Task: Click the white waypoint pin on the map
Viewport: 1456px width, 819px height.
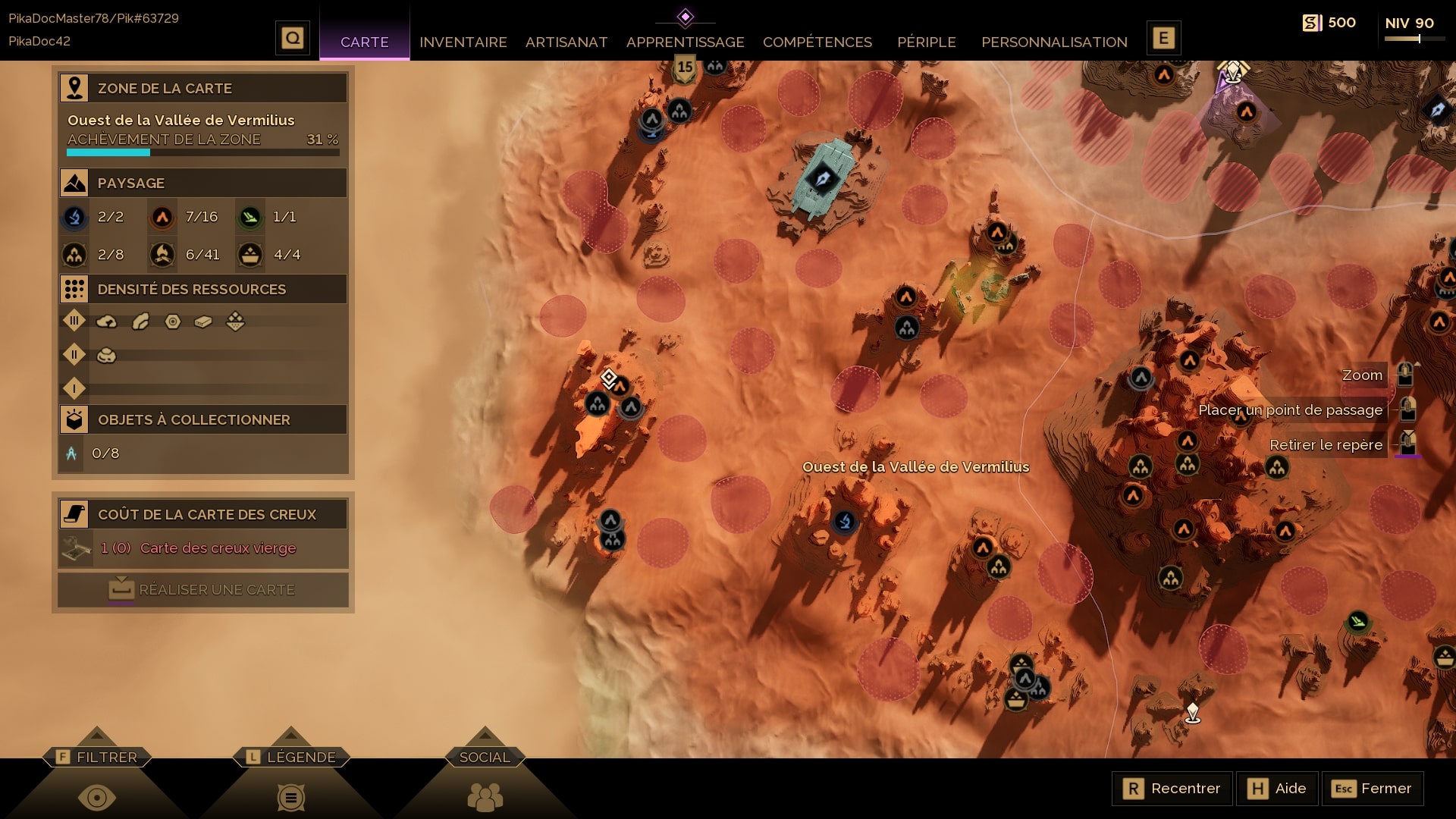Action: (x=1192, y=712)
